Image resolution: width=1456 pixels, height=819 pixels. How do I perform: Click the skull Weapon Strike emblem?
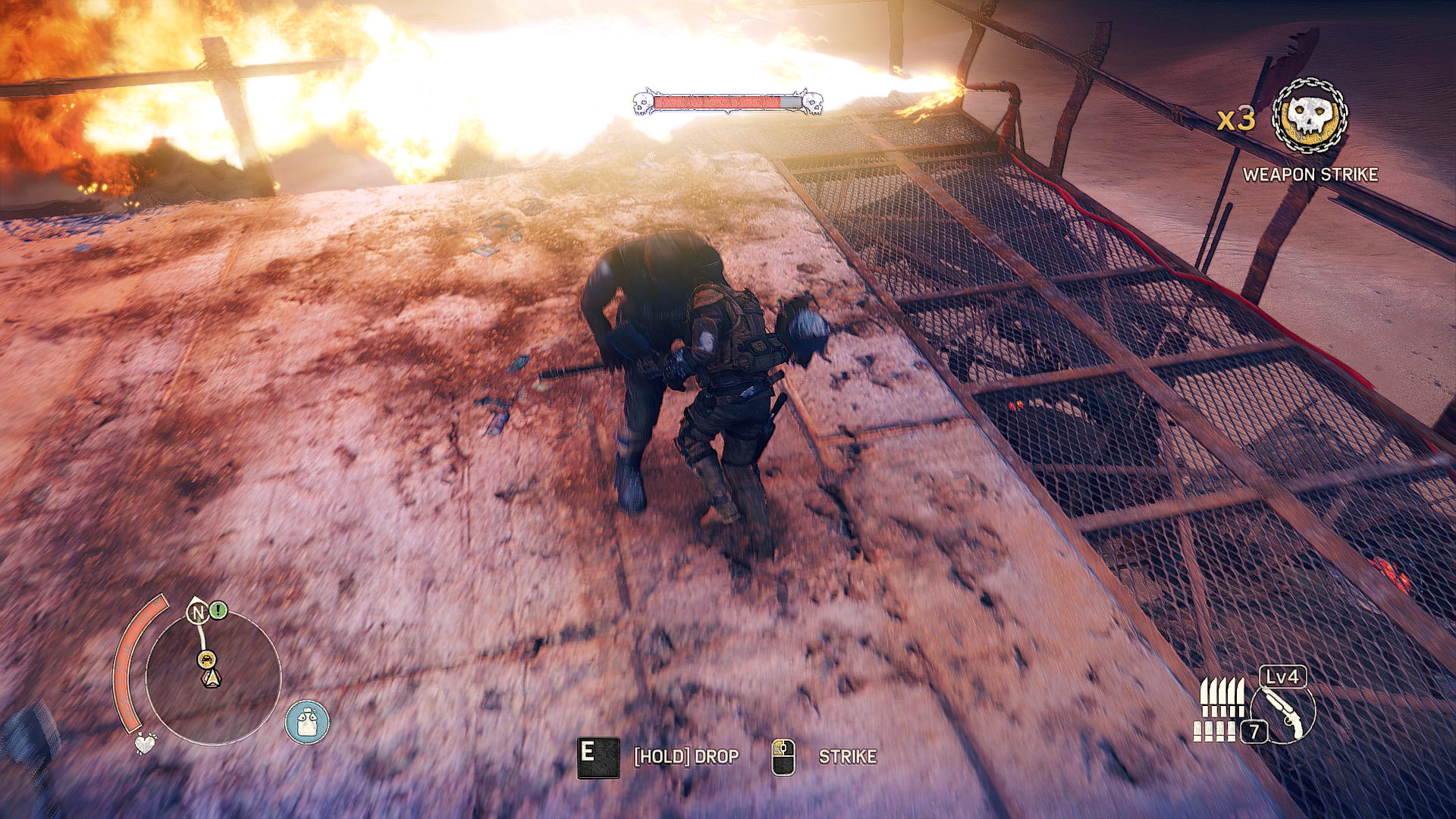[1310, 118]
